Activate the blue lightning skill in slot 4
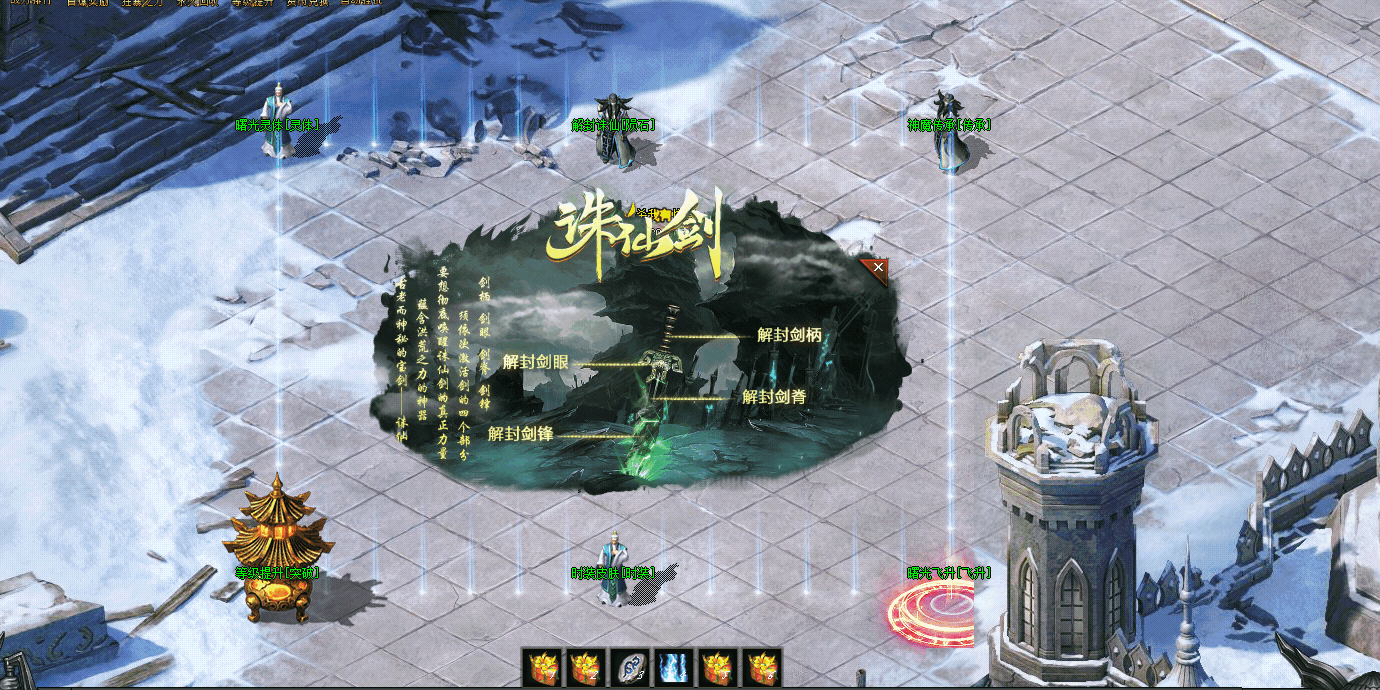The image size is (1380, 690). [x=673, y=667]
